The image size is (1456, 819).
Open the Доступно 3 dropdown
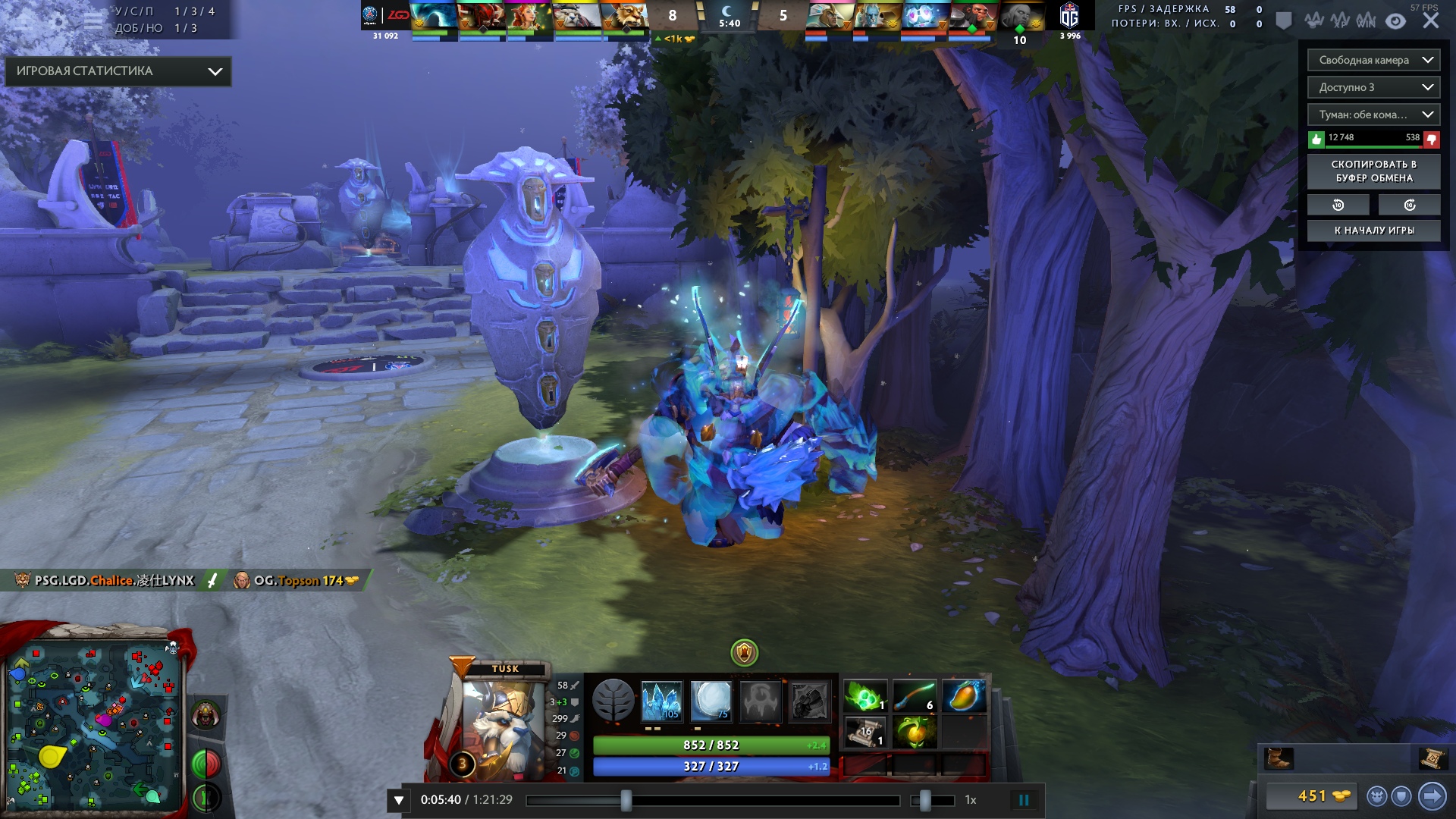tap(1373, 87)
